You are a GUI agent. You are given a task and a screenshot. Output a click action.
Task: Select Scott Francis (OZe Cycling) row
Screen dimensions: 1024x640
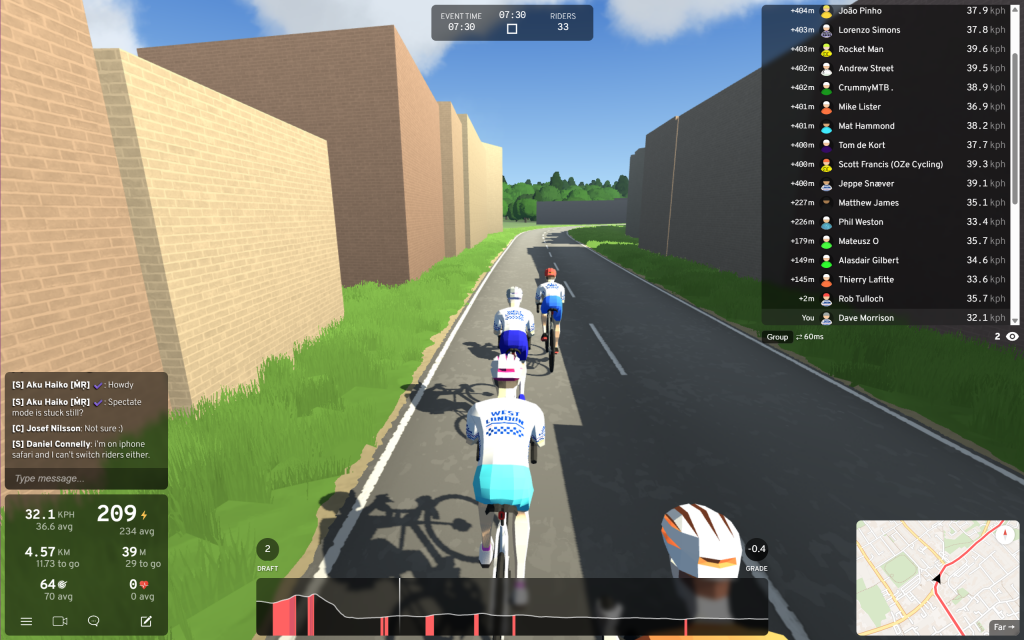pos(886,164)
